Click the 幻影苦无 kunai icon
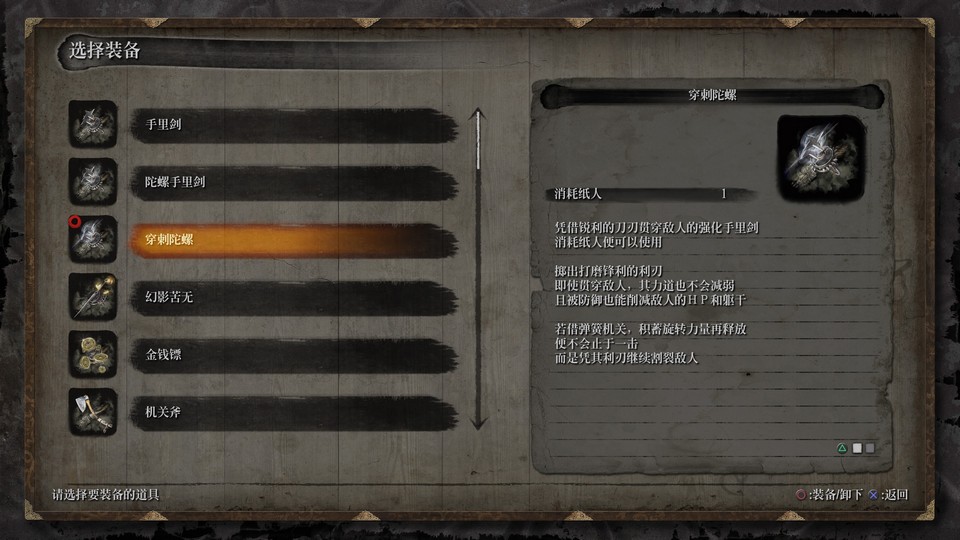Viewport: 960px width, 540px height. [93, 297]
